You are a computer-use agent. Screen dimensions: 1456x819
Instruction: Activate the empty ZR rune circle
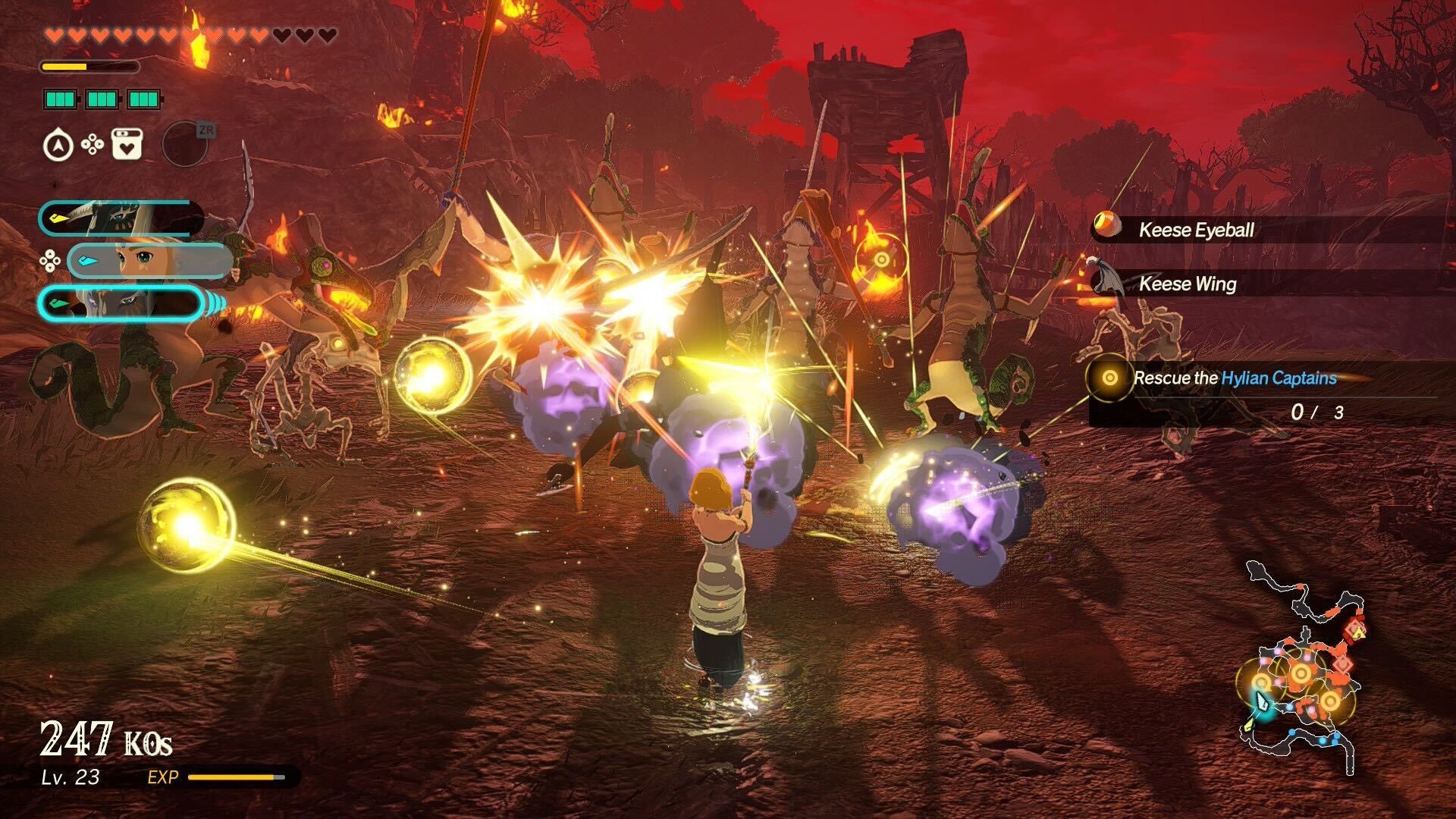point(185,144)
